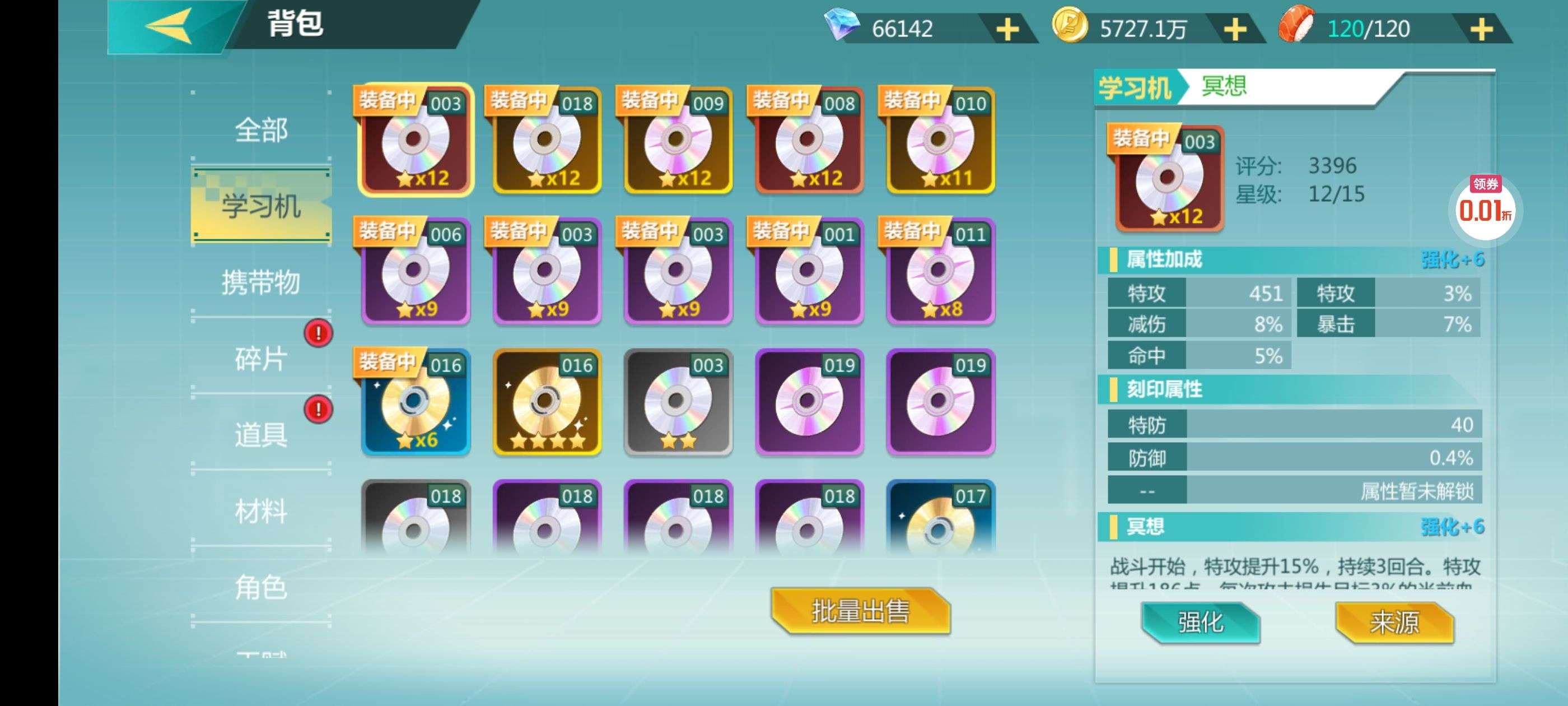
Task: Open the 来源 source button
Action: point(1394,622)
